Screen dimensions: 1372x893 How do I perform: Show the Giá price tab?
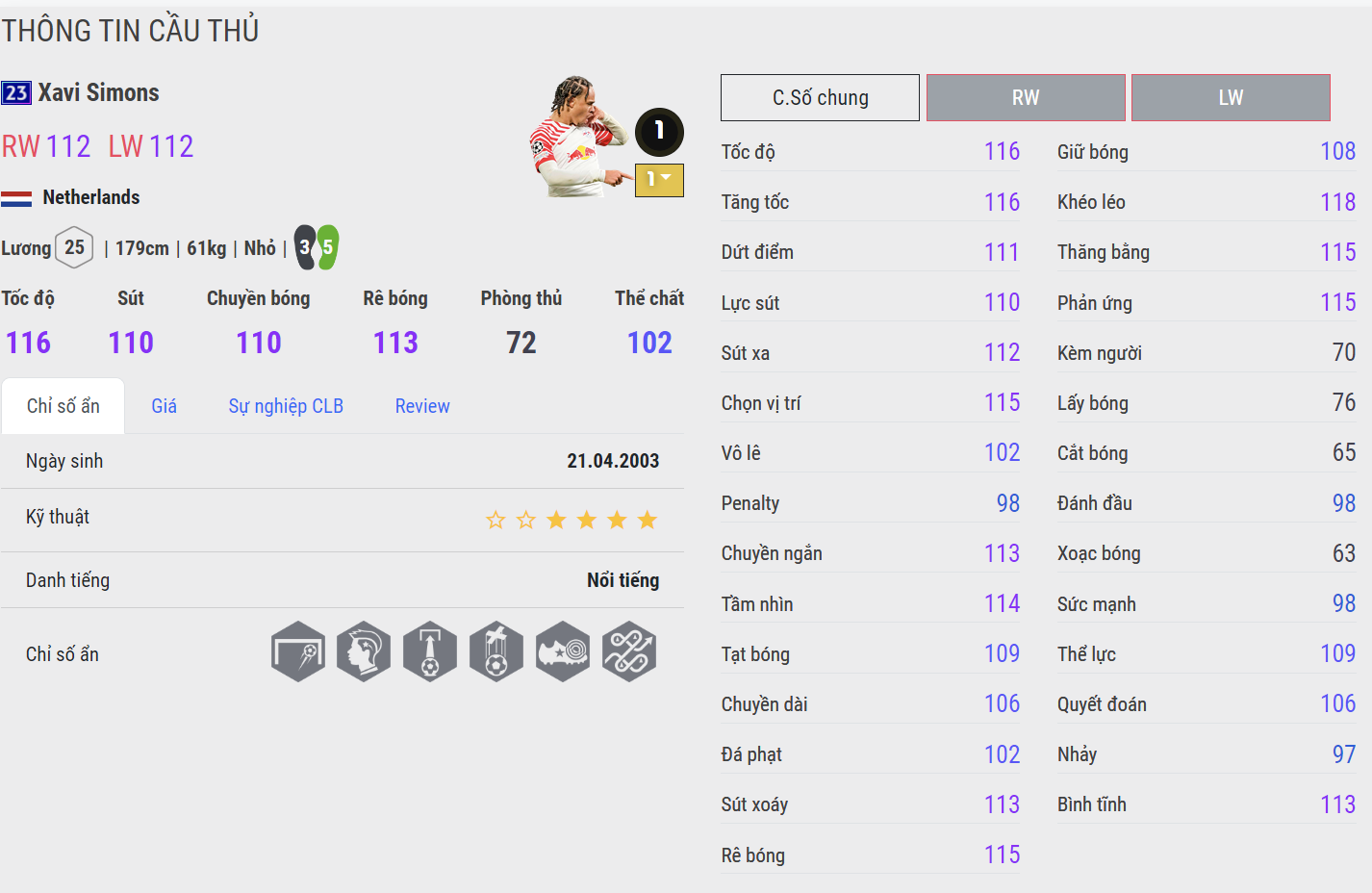(164, 406)
